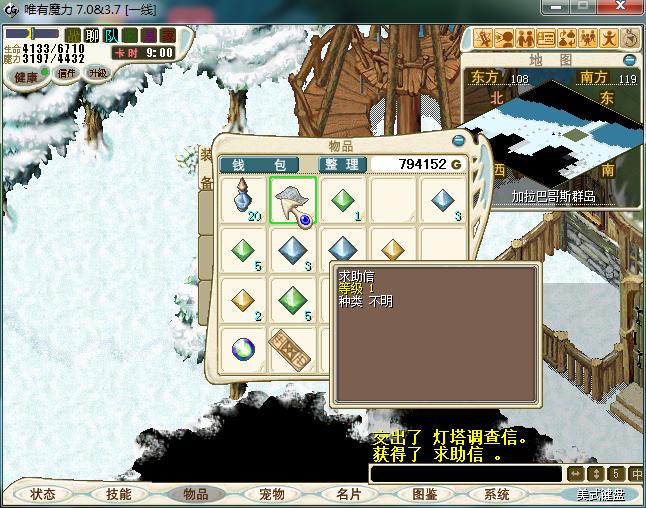Focus the chat input box
The width and height of the screenshot is (646, 508).
point(464,474)
